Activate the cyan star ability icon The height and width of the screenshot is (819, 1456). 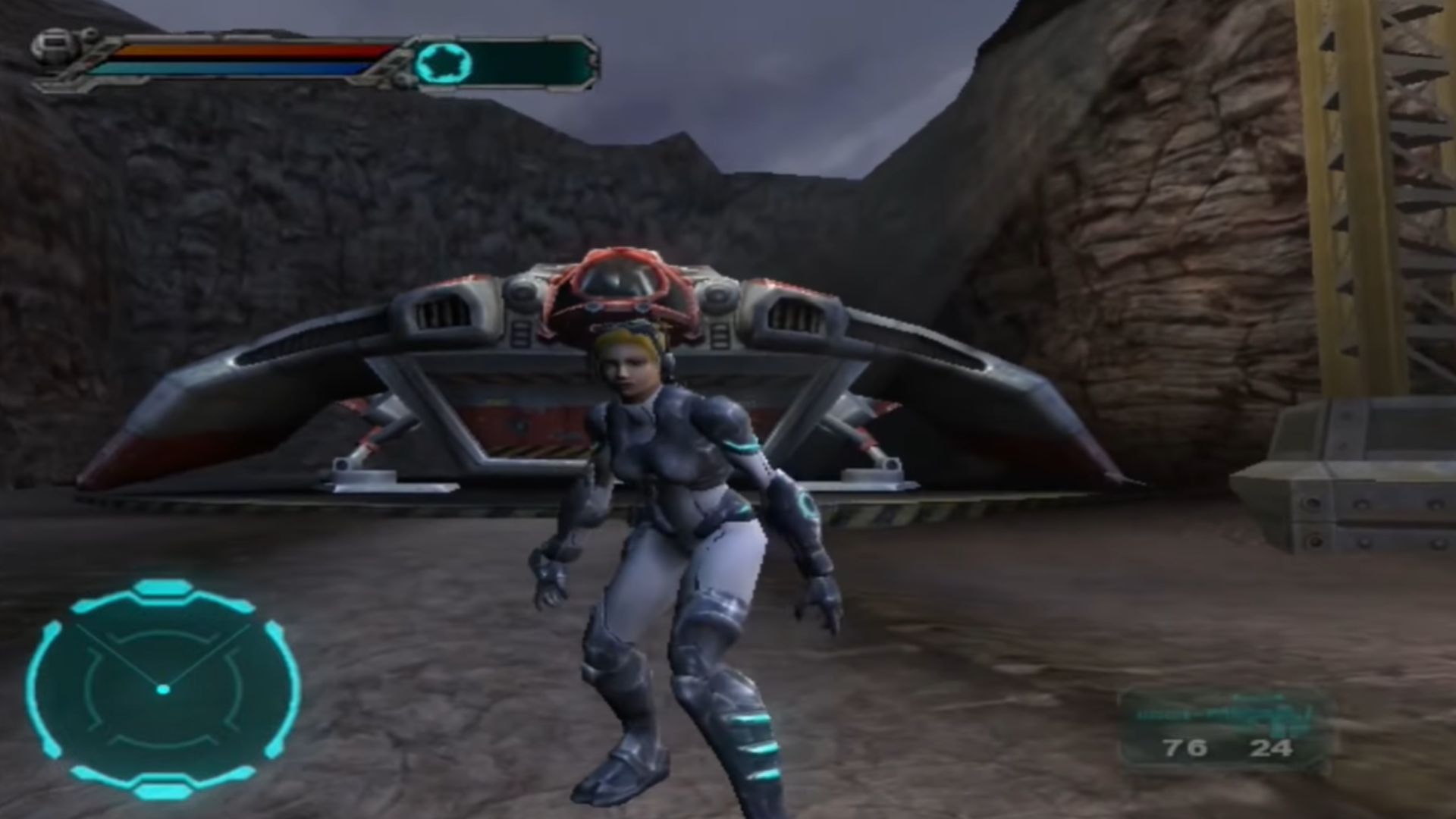point(443,63)
